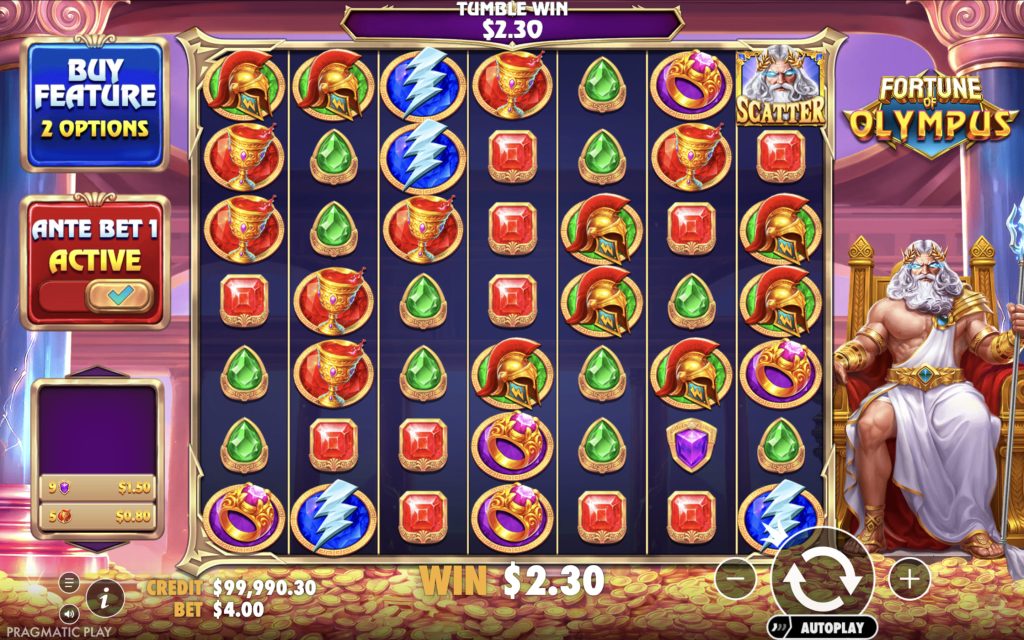The image size is (1024, 640).
Task: Toggle the Ante Bet 1 checkmark switch
Action: tap(119, 295)
